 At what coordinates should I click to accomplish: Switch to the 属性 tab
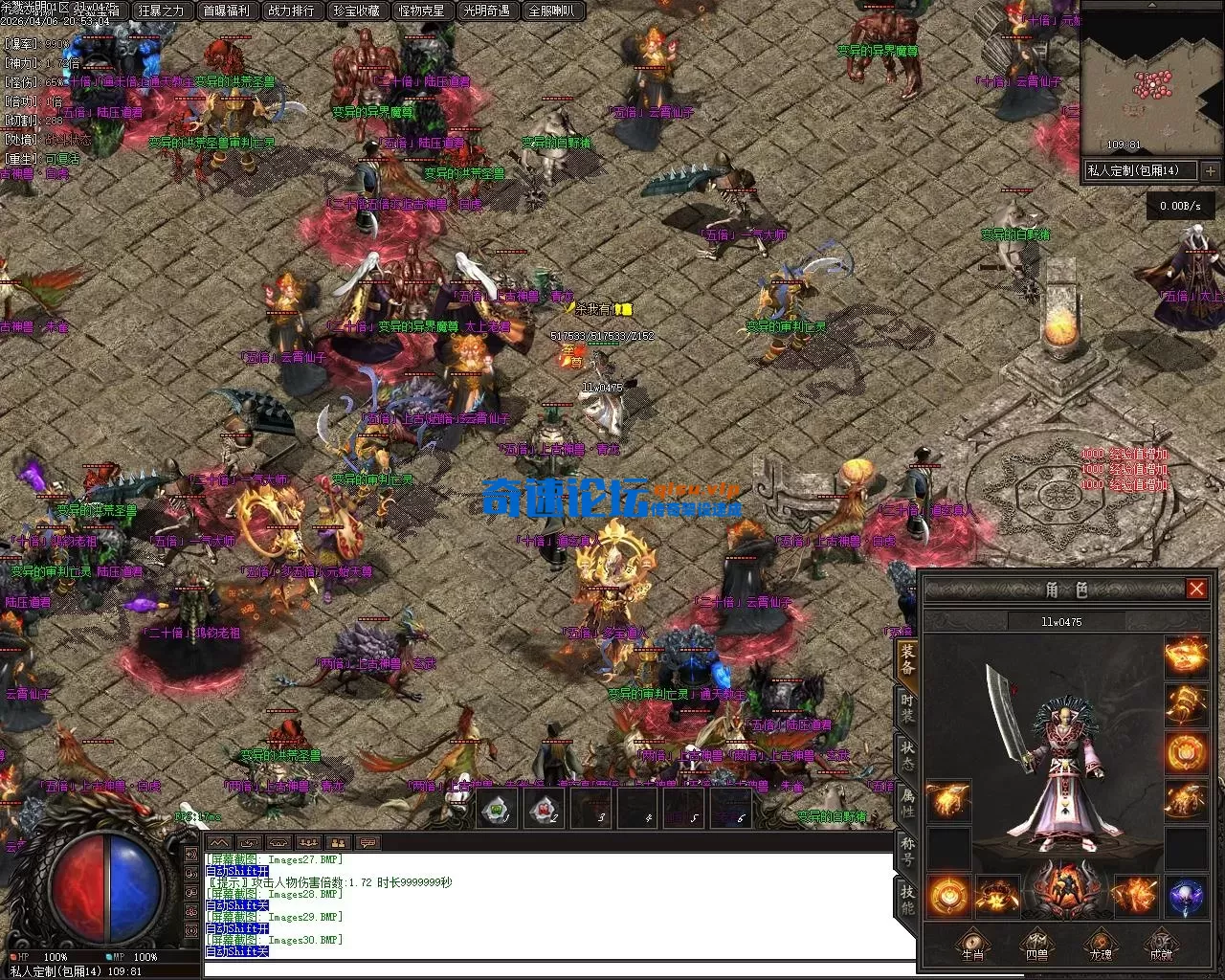pos(906,800)
